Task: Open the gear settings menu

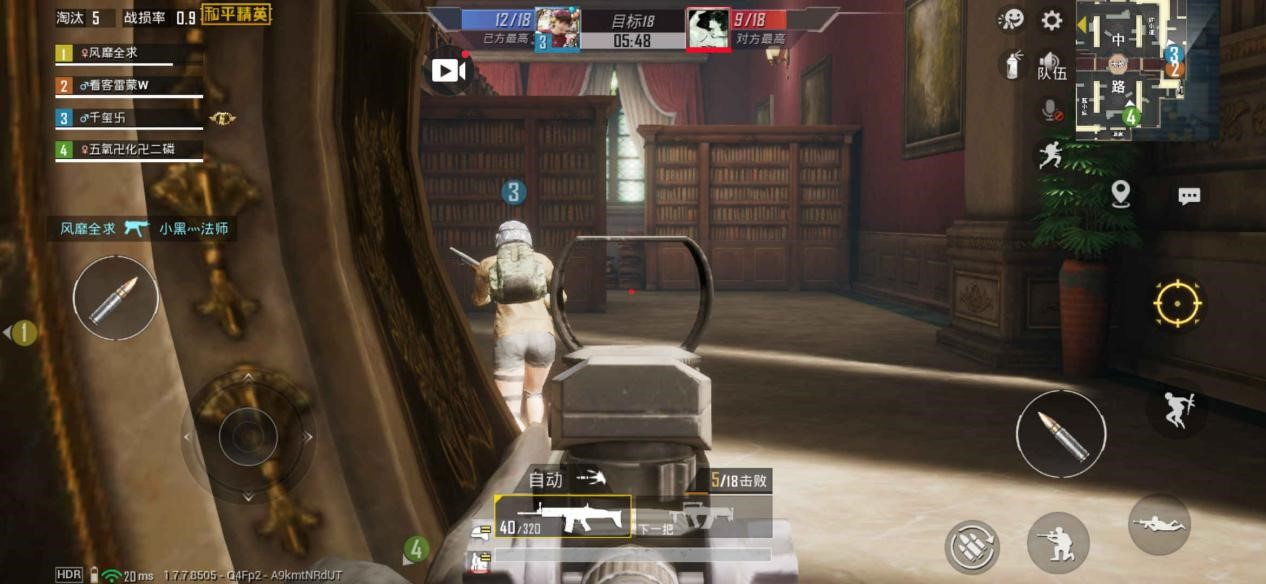Action: point(1052,20)
